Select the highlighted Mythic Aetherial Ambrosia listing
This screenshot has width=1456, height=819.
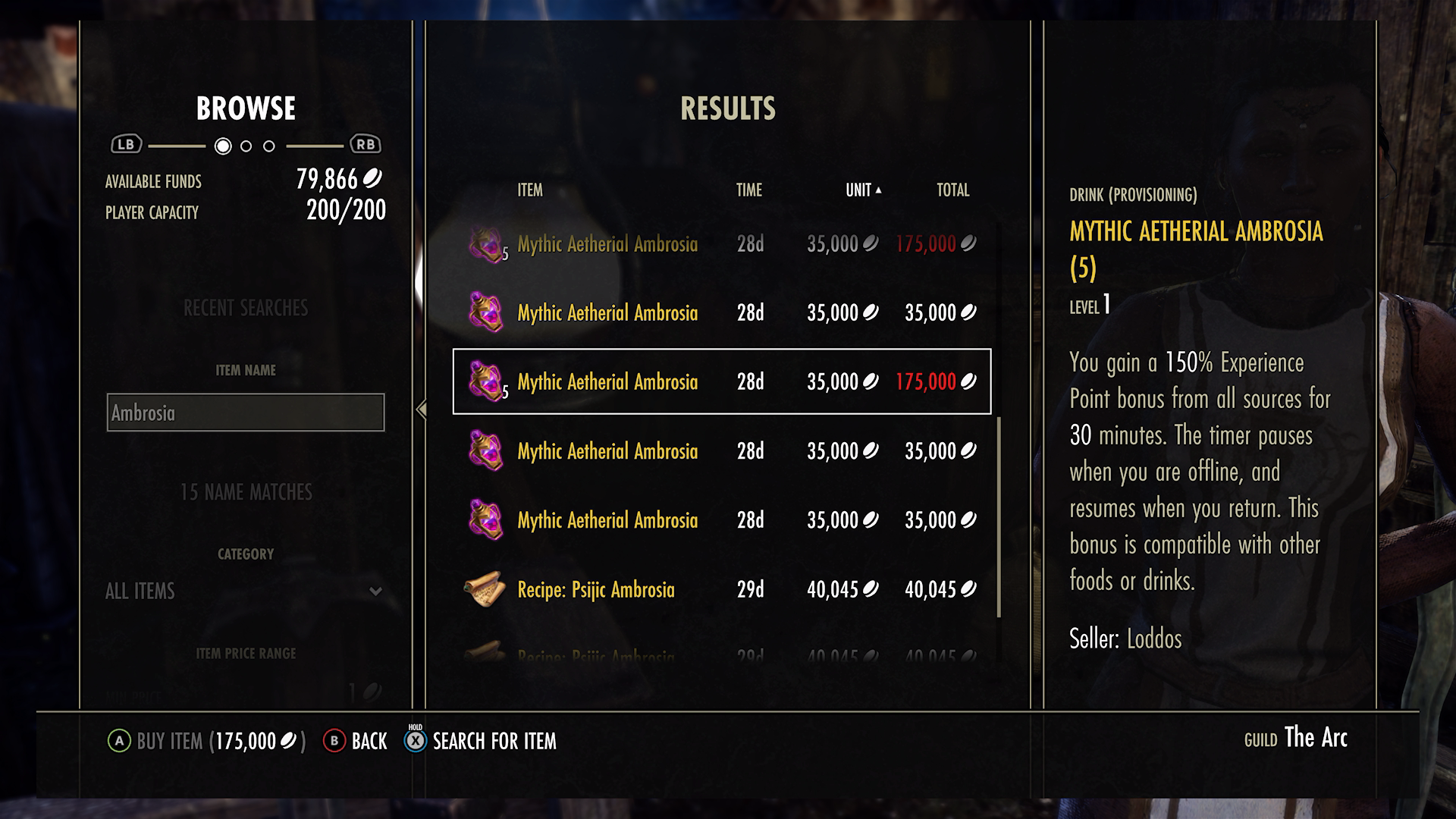click(x=721, y=381)
